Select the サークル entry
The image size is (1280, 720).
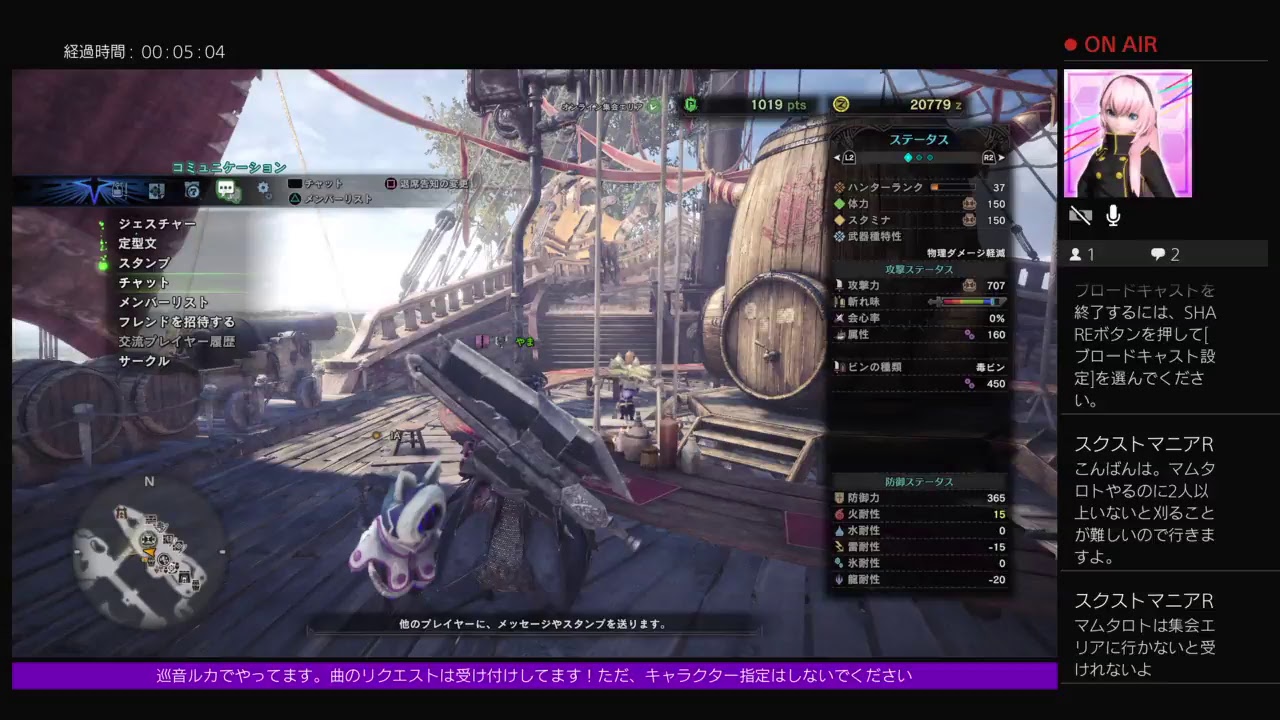coord(144,361)
